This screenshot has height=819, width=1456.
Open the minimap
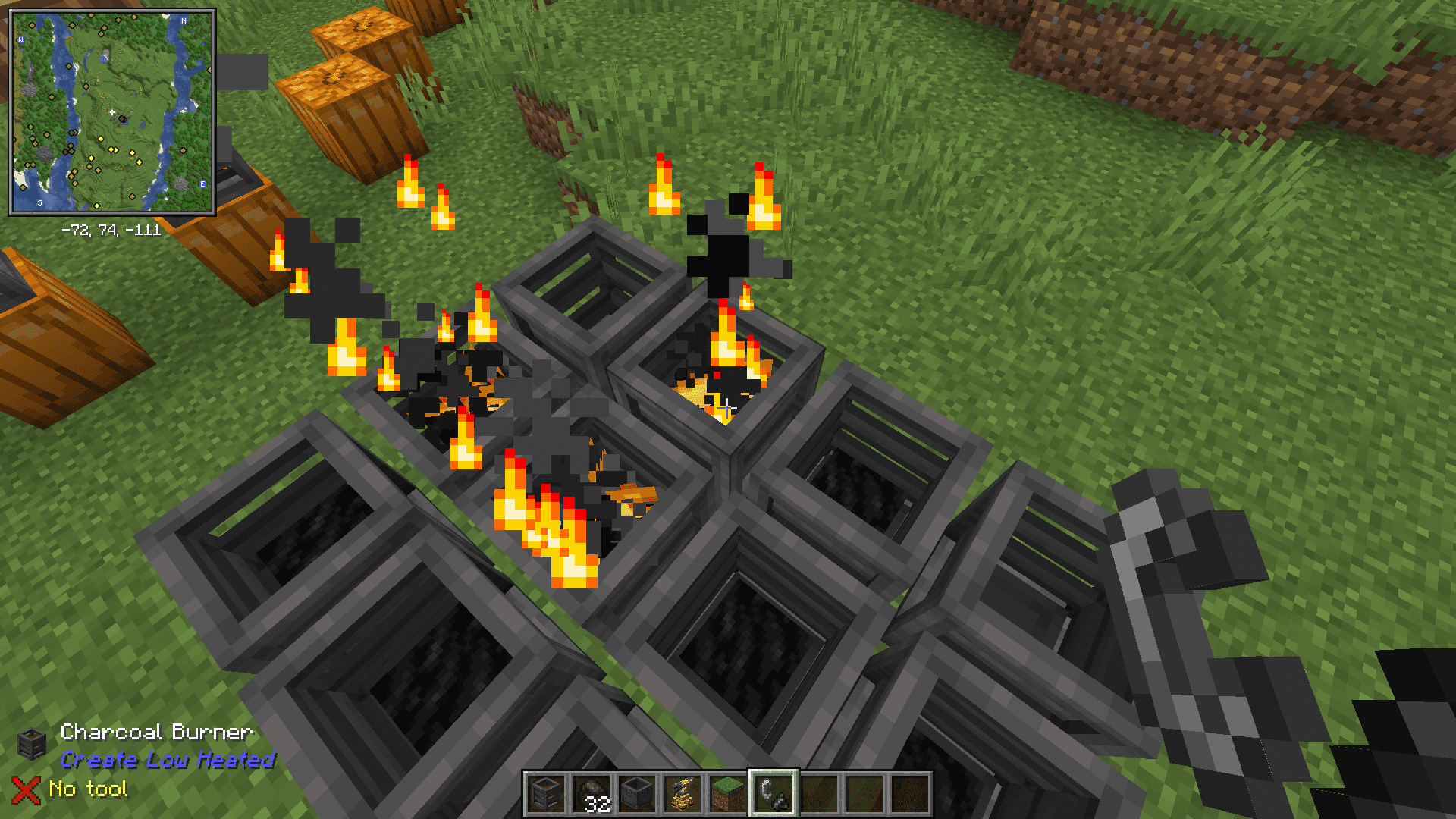coord(112,112)
